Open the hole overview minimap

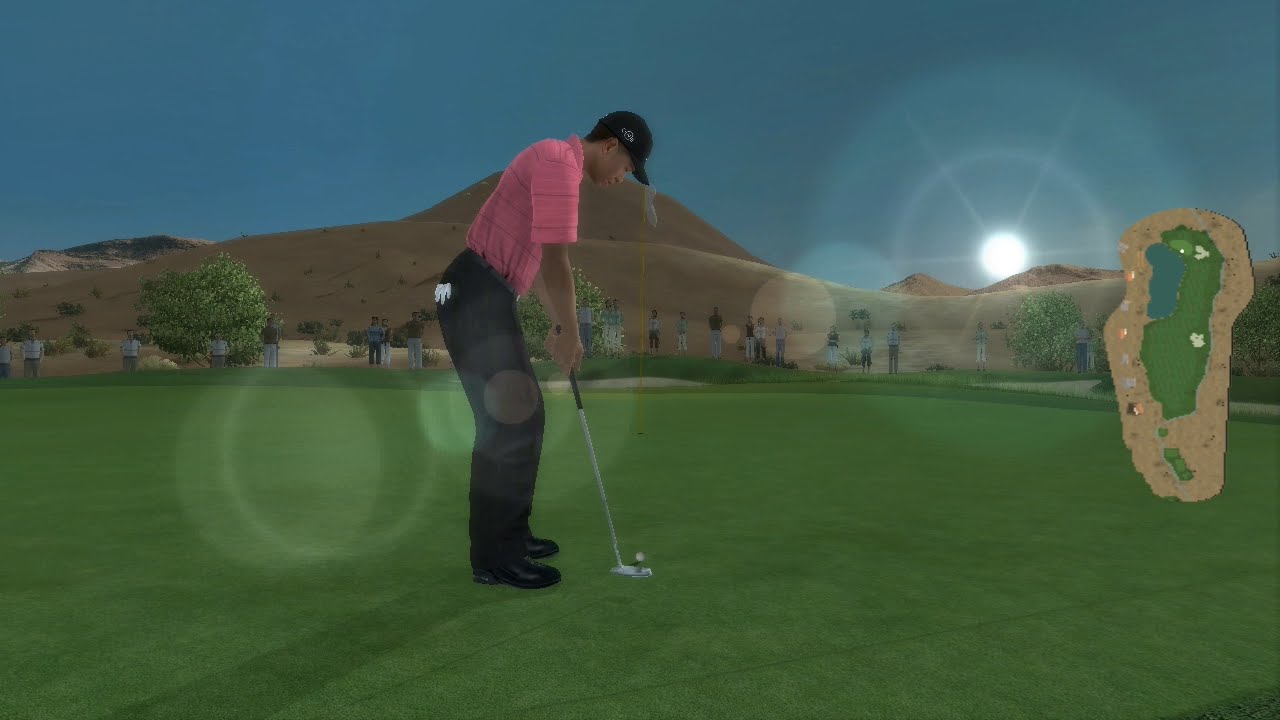pos(1180,350)
